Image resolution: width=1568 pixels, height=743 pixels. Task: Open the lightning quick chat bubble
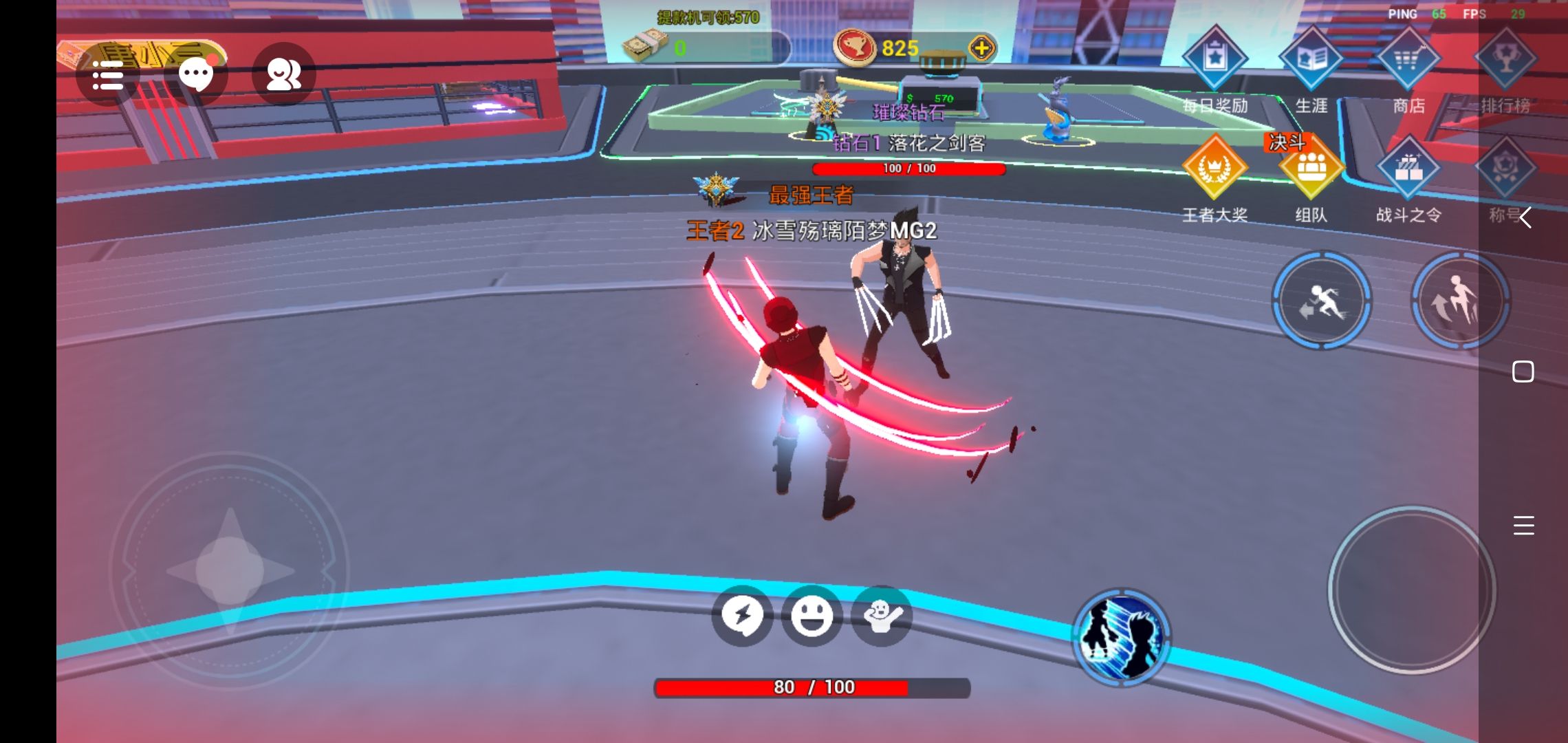click(742, 616)
